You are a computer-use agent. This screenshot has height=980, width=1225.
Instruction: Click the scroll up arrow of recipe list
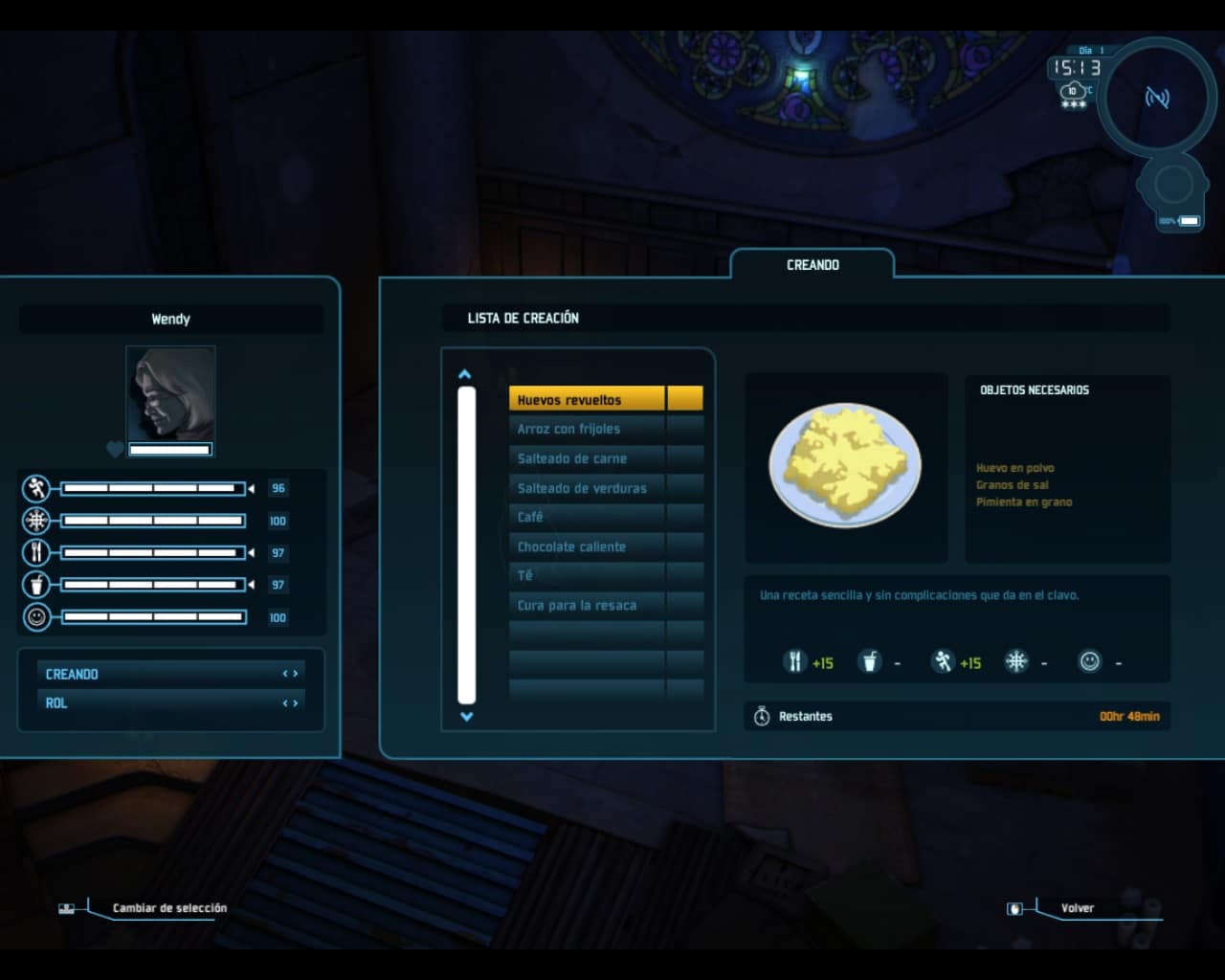coord(465,374)
